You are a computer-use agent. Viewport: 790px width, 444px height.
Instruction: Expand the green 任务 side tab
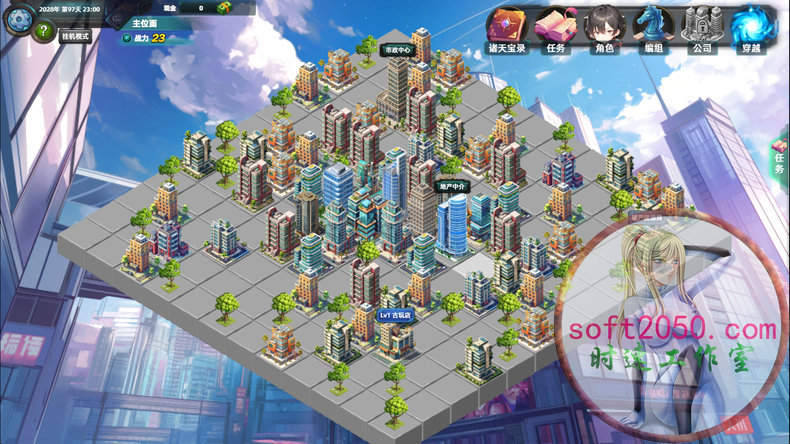click(779, 158)
